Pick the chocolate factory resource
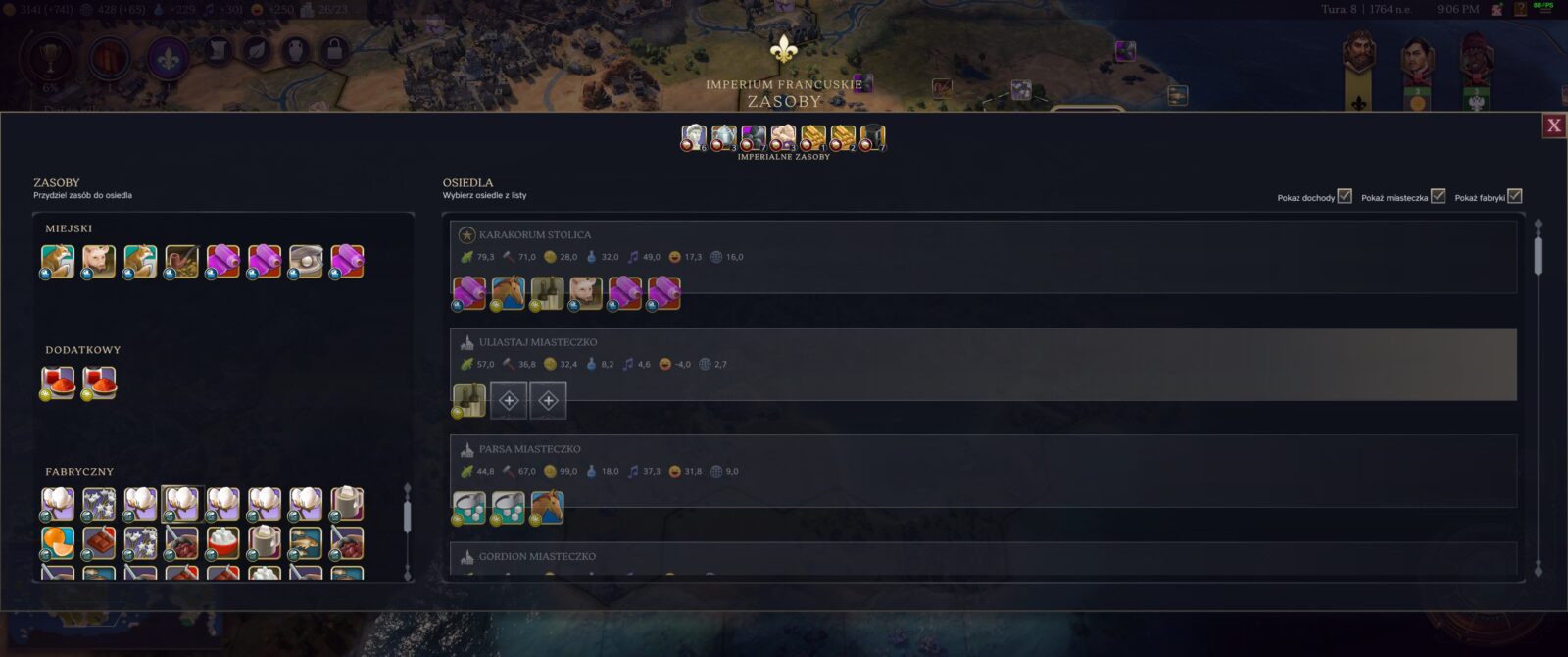Viewport: 1568px width, 657px height. coord(99,542)
